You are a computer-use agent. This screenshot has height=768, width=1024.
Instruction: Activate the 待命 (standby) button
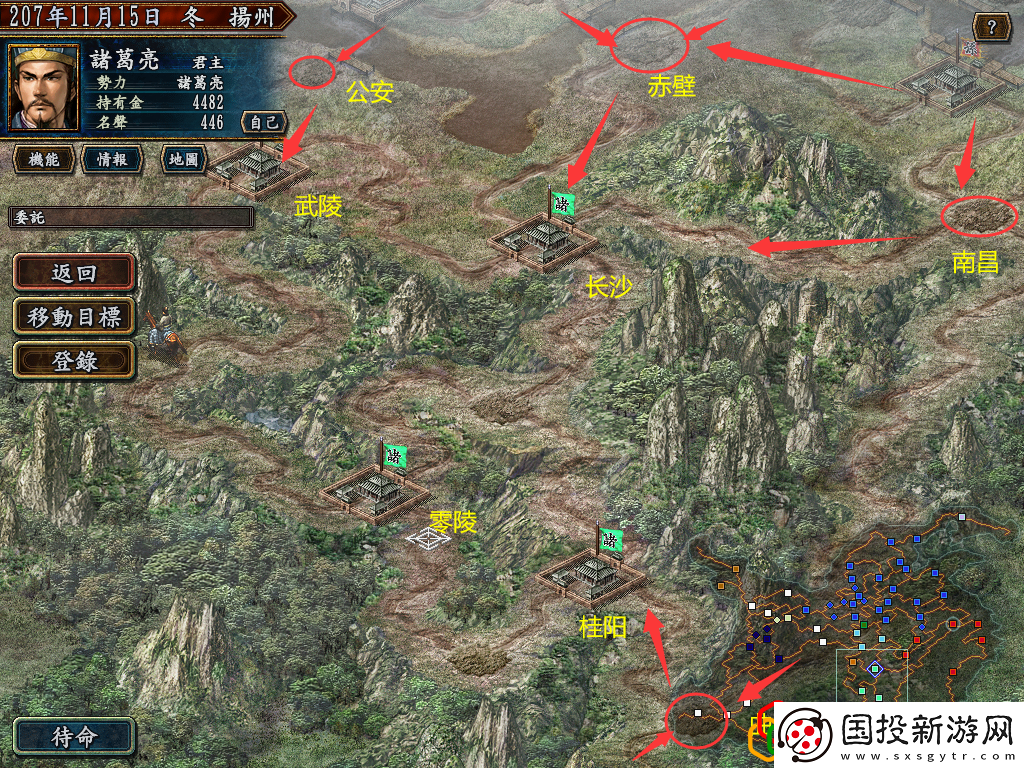[74, 737]
